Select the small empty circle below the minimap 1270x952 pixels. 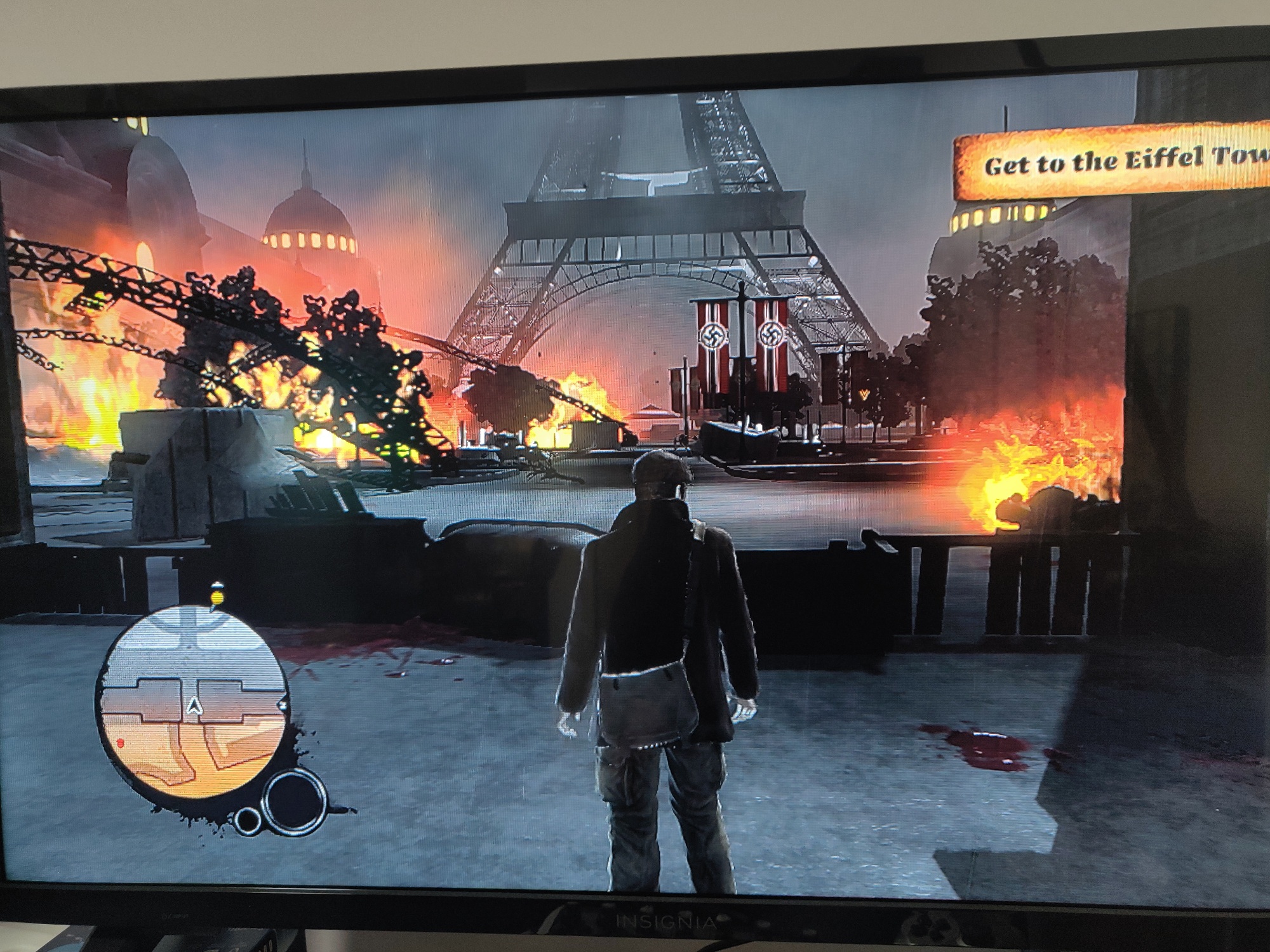pos(248,819)
